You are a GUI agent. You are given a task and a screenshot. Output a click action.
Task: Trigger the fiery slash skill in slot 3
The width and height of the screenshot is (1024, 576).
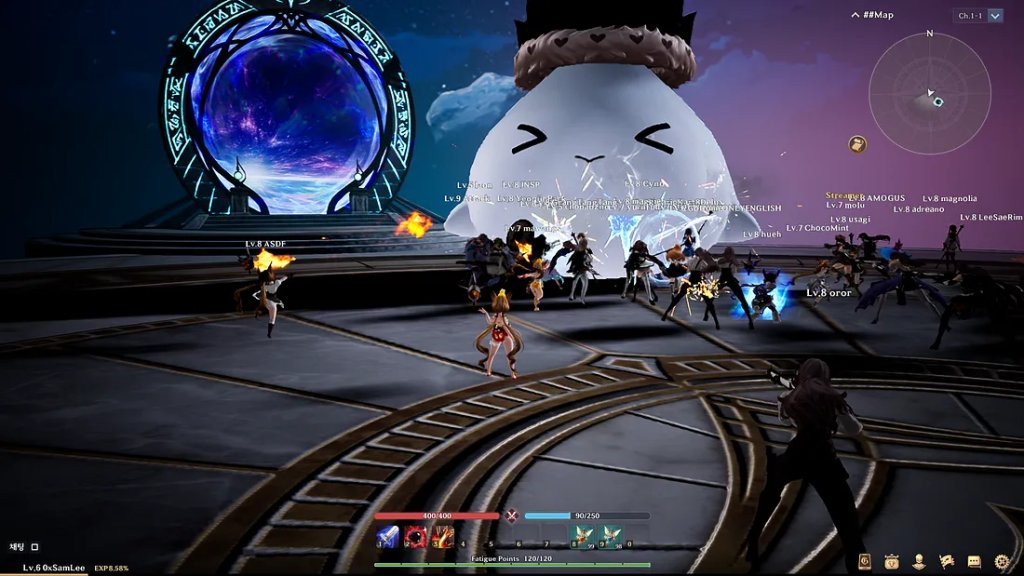click(442, 537)
